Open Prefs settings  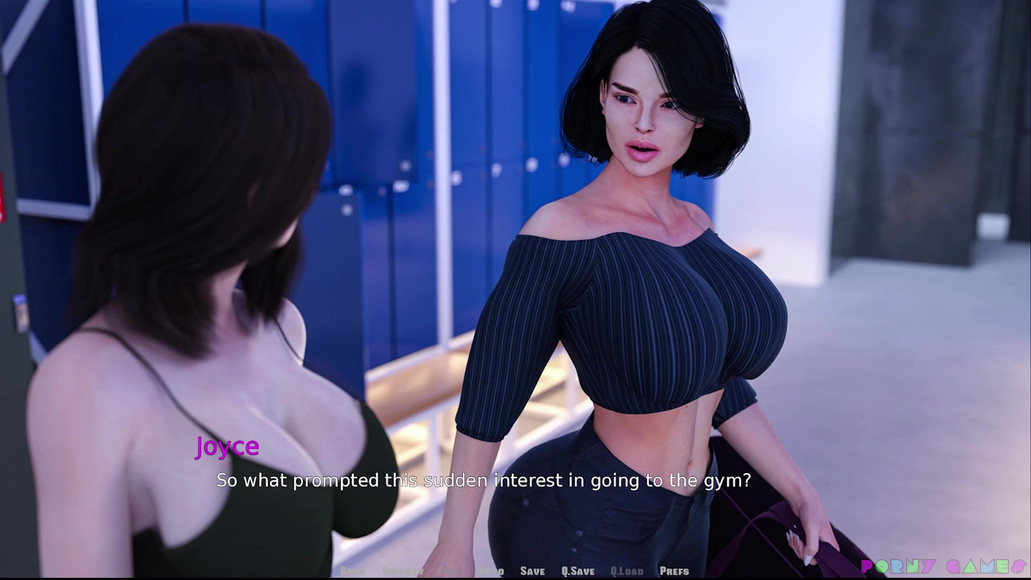674,571
